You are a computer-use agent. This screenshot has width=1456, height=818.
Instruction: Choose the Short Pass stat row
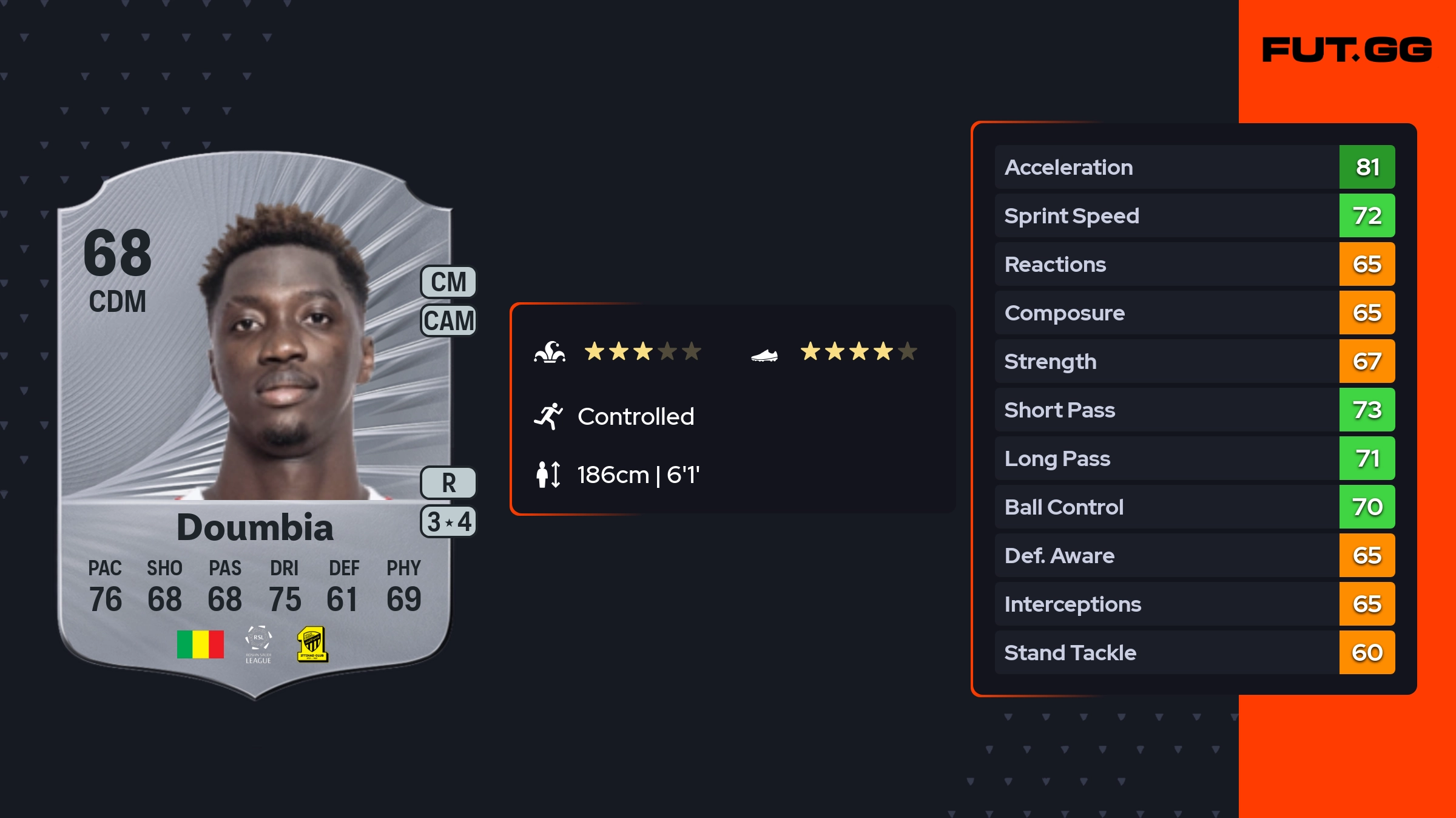click(1194, 410)
